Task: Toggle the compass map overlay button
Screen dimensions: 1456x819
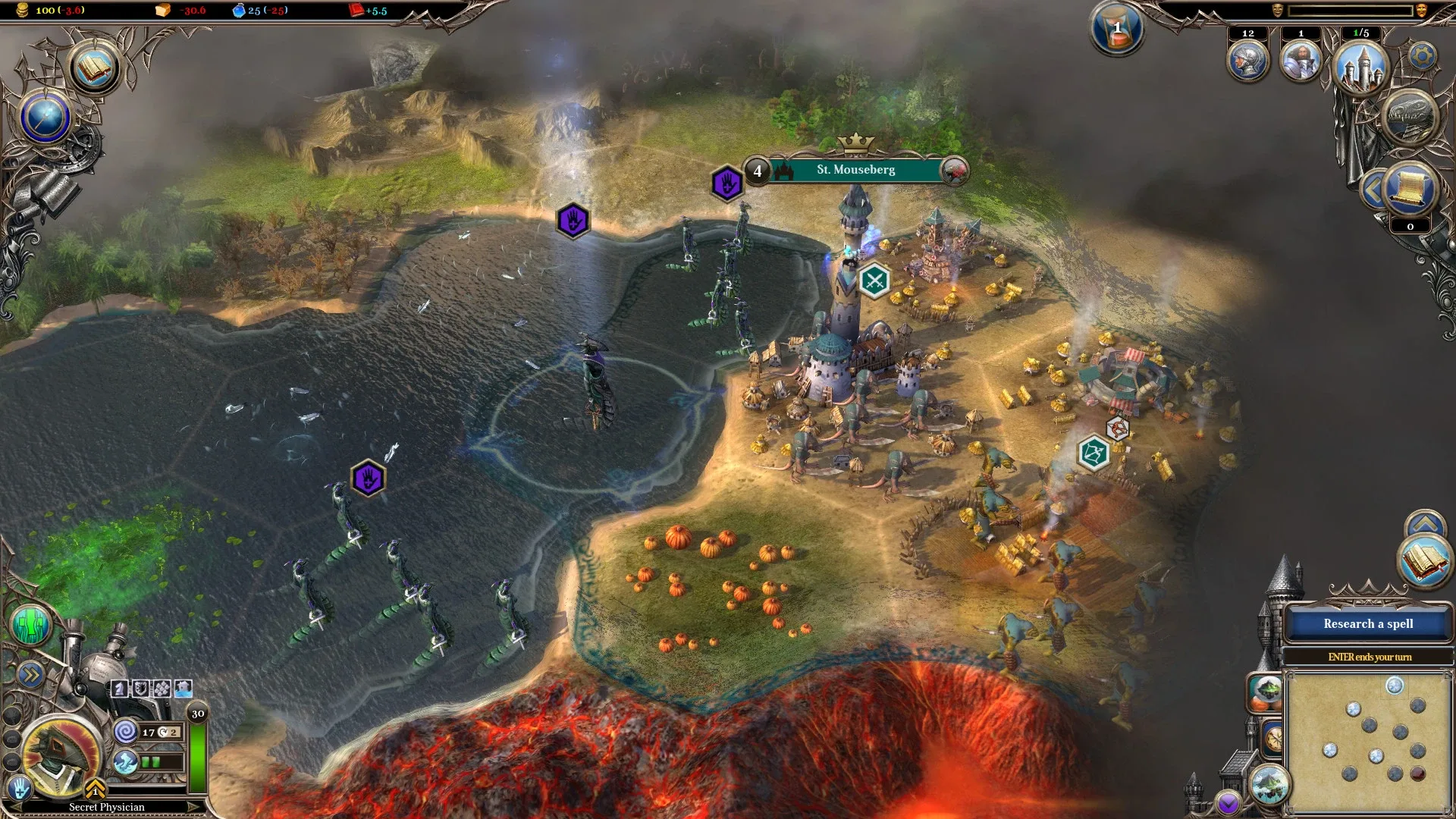Action: click(1273, 737)
